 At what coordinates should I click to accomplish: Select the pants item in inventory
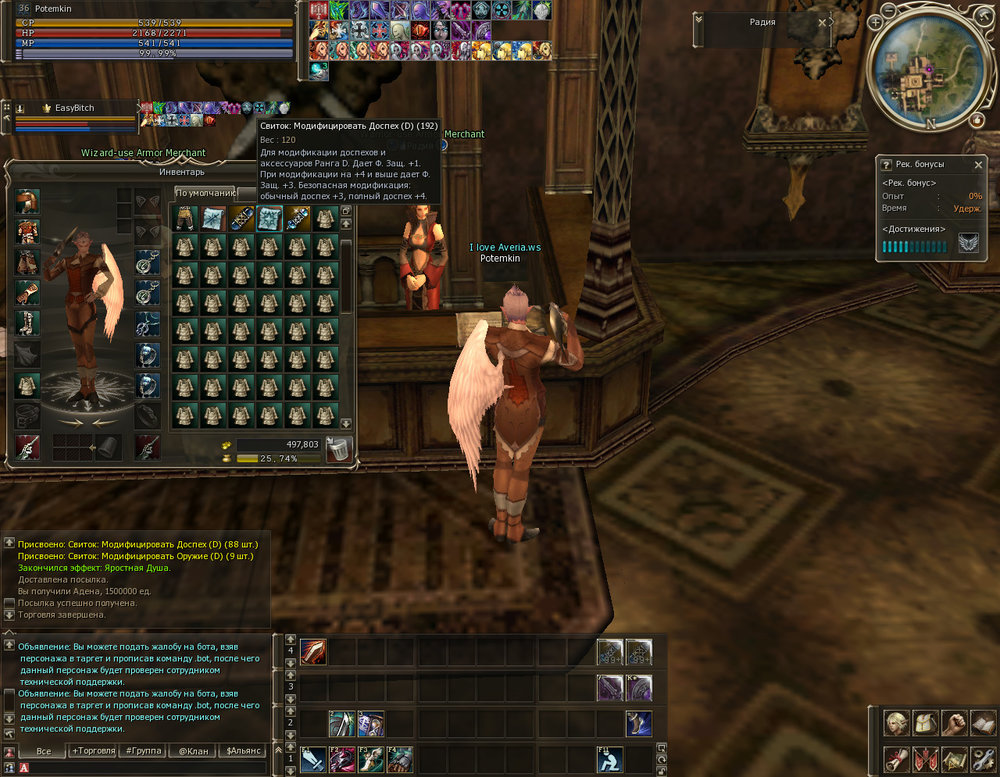click(184, 218)
